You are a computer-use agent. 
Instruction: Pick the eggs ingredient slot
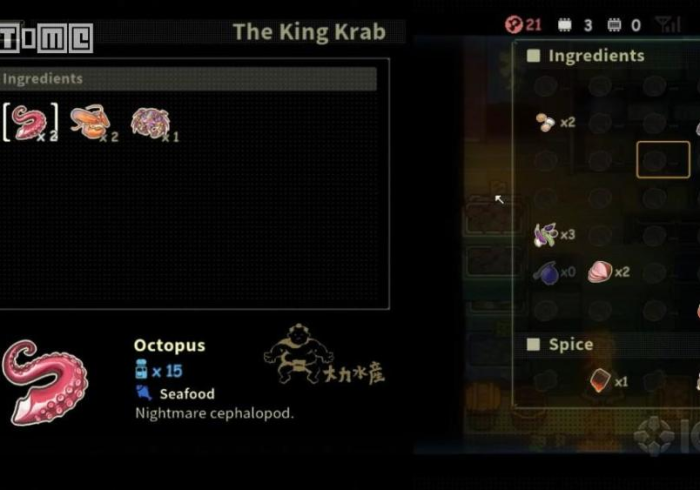click(x=546, y=122)
